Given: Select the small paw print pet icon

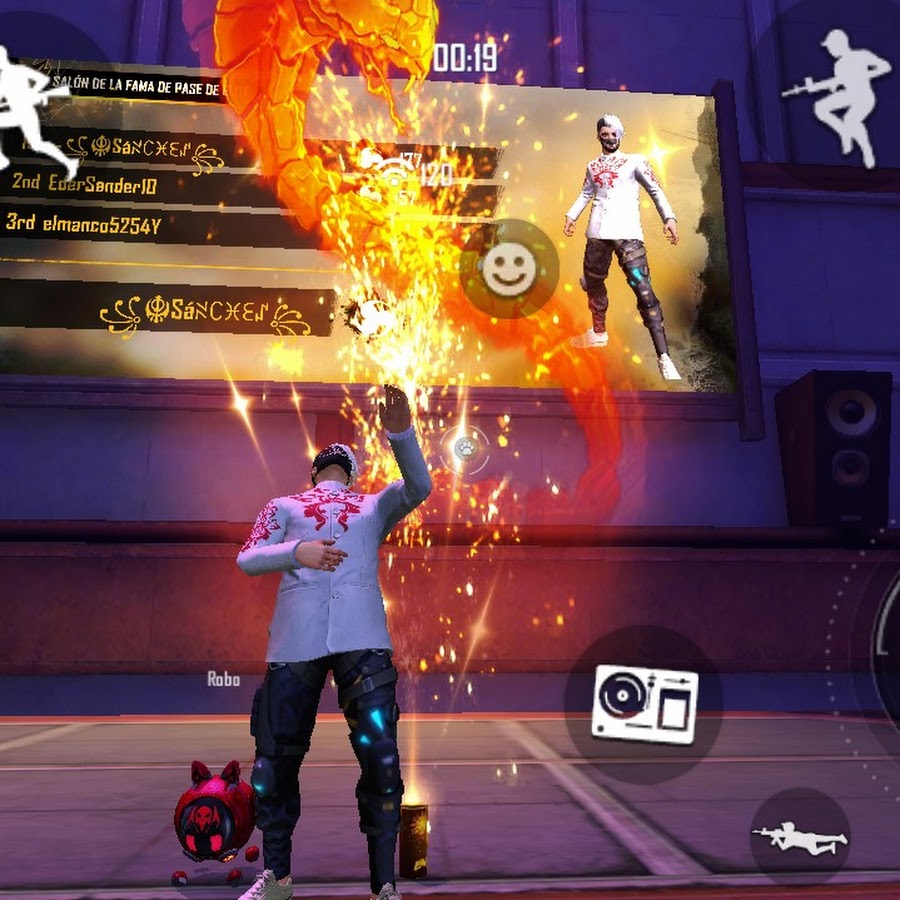Looking at the screenshot, I should point(466,448).
